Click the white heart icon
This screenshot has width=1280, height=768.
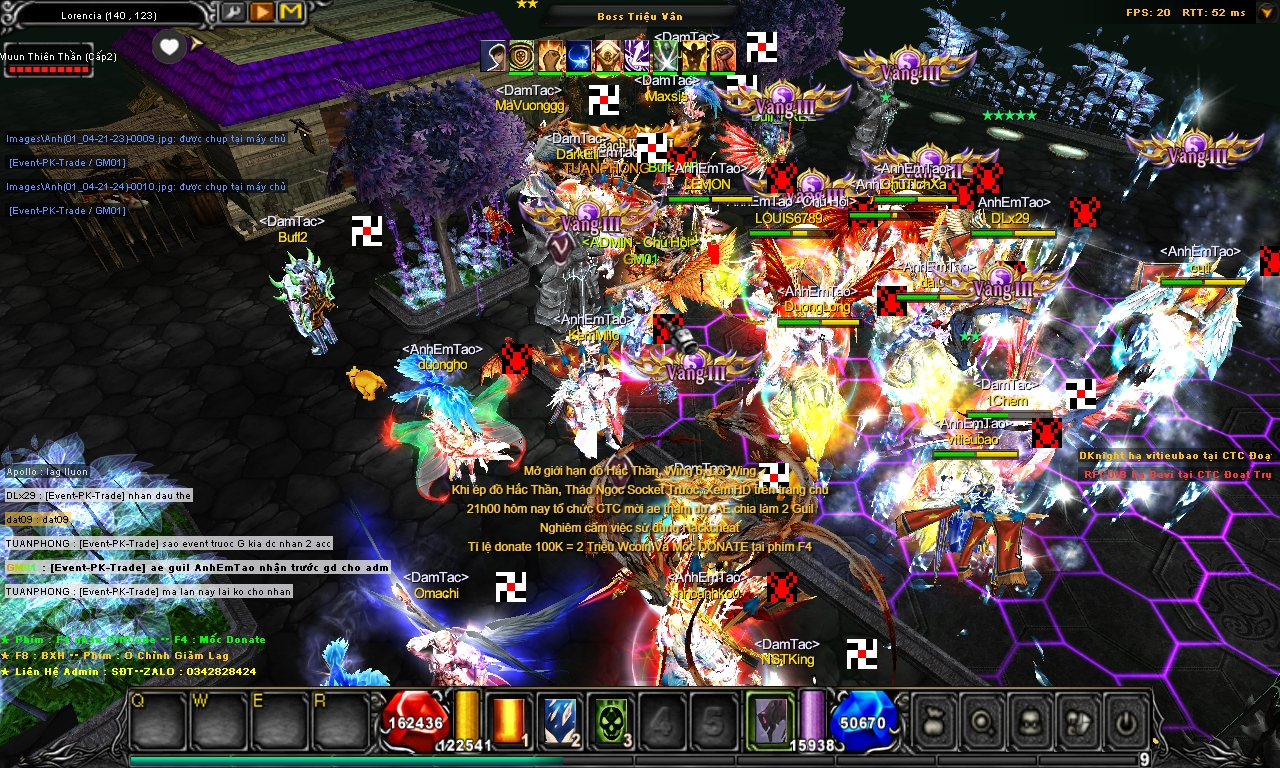click(170, 46)
